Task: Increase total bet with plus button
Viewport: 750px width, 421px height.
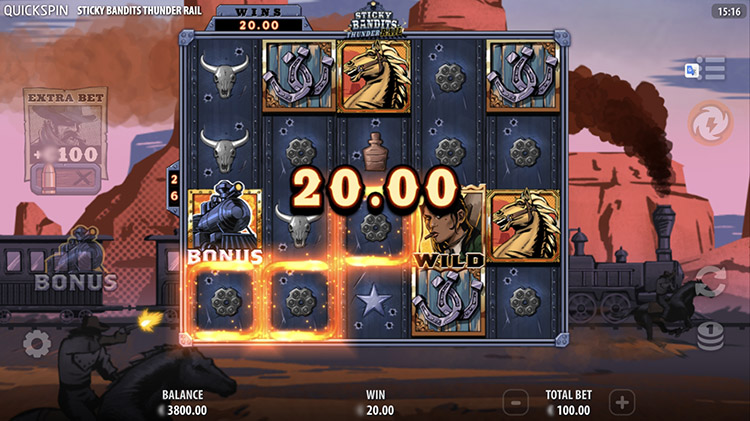Action: (622, 403)
